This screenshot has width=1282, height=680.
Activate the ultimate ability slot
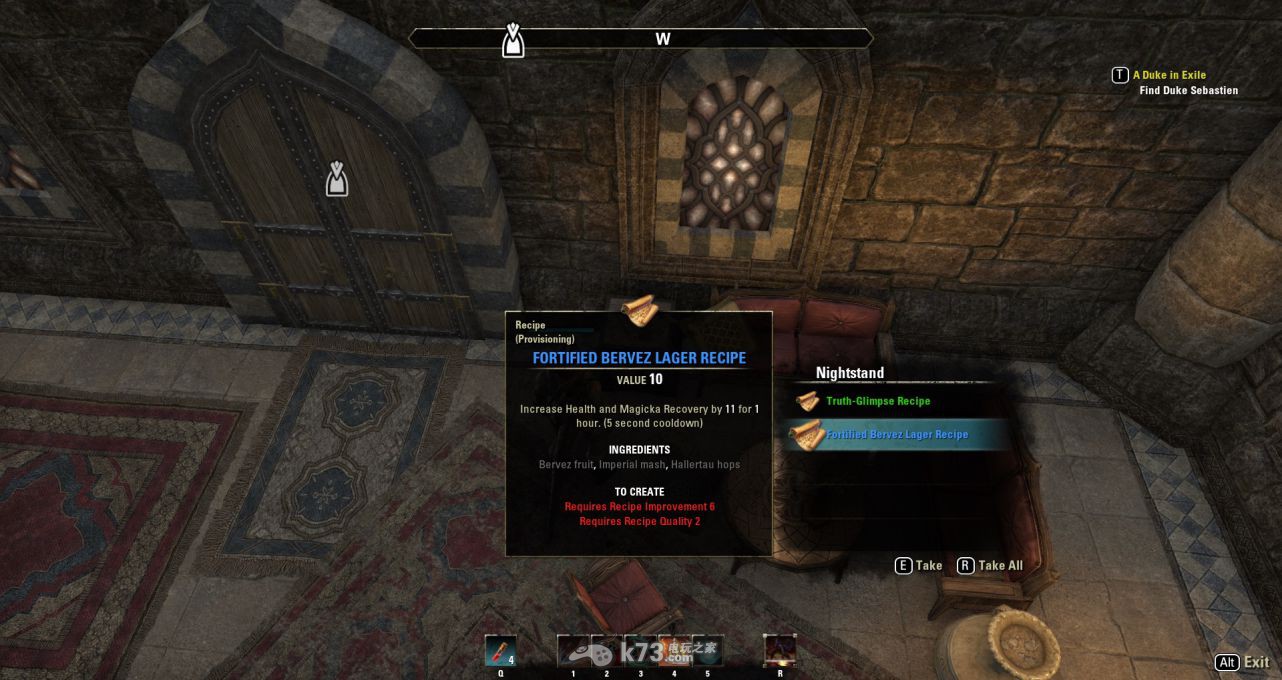click(779, 650)
